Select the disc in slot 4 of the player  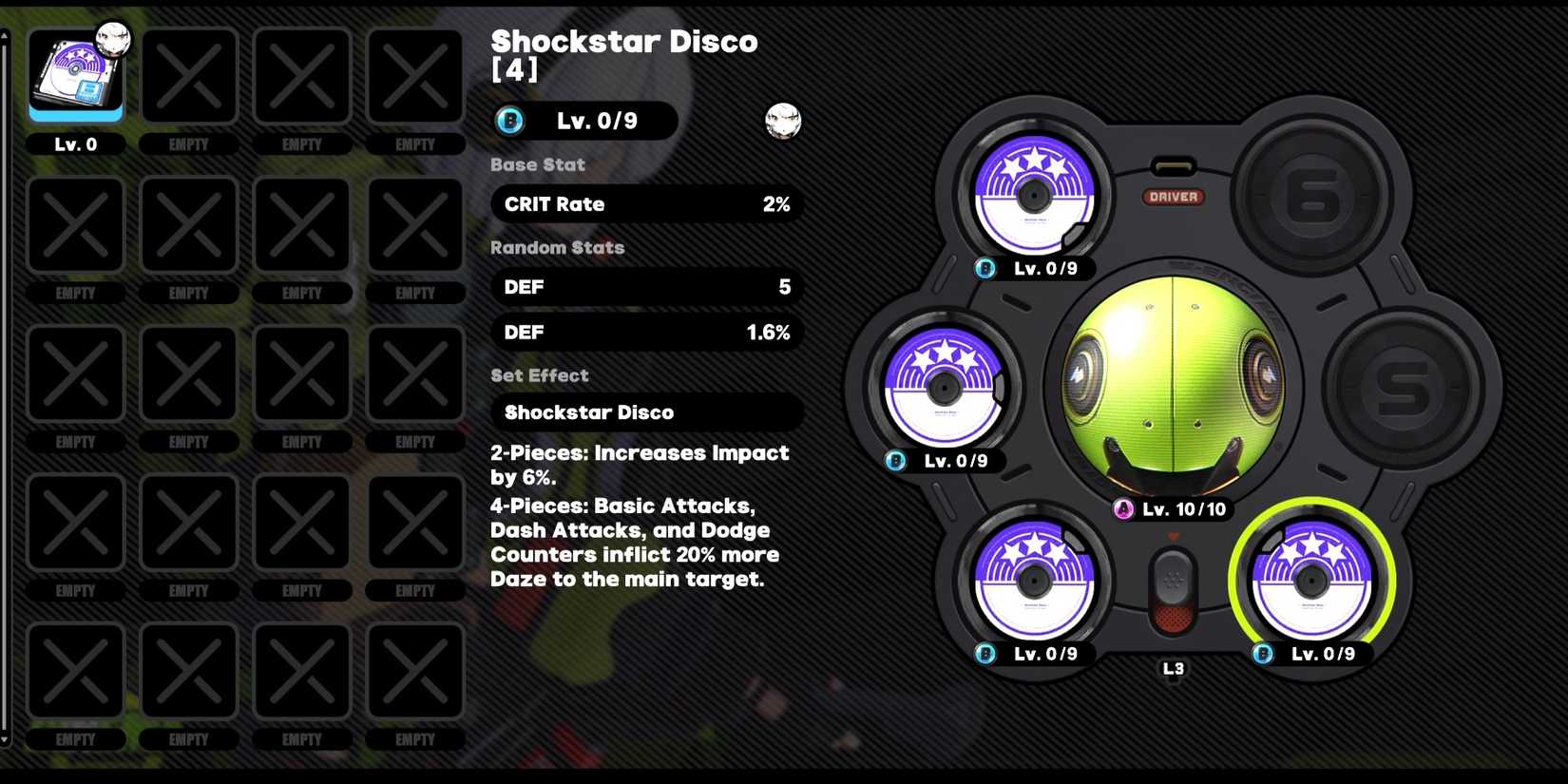pos(1034,582)
